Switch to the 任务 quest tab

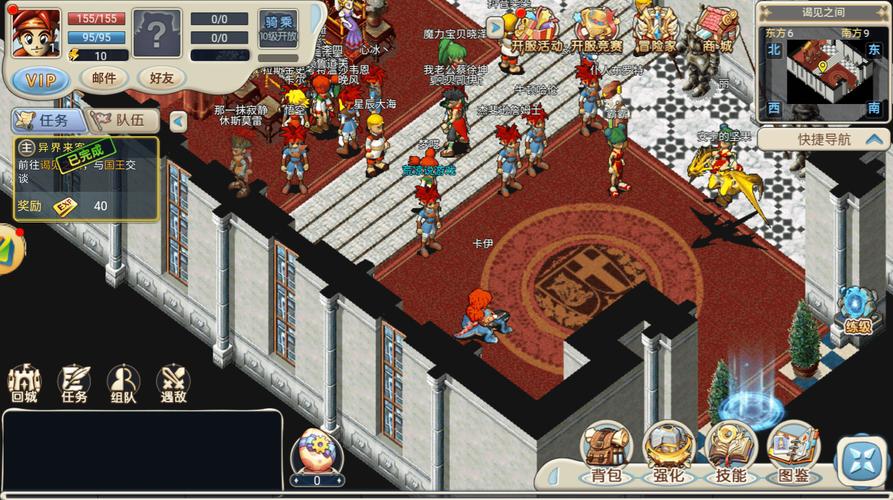tap(47, 120)
